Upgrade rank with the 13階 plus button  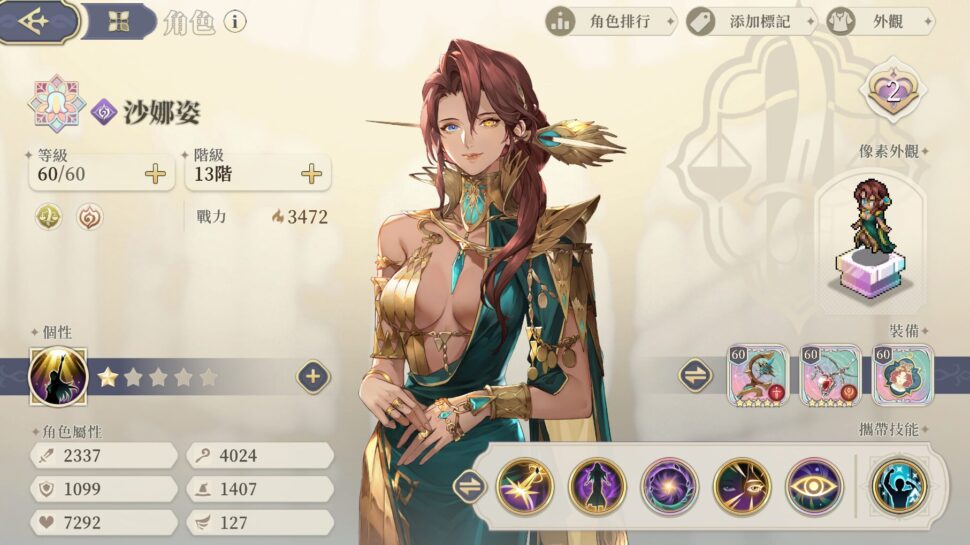[x=312, y=174]
